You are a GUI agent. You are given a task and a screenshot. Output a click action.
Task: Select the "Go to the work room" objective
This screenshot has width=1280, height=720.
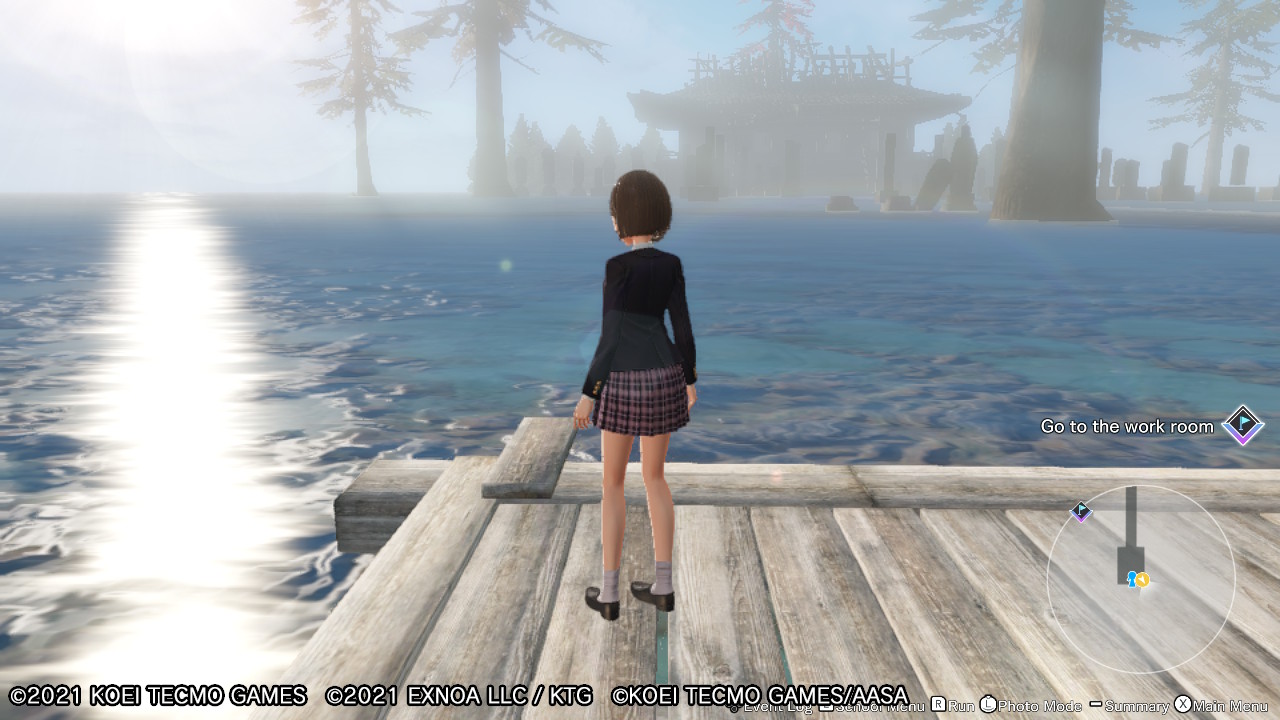click(1126, 427)
